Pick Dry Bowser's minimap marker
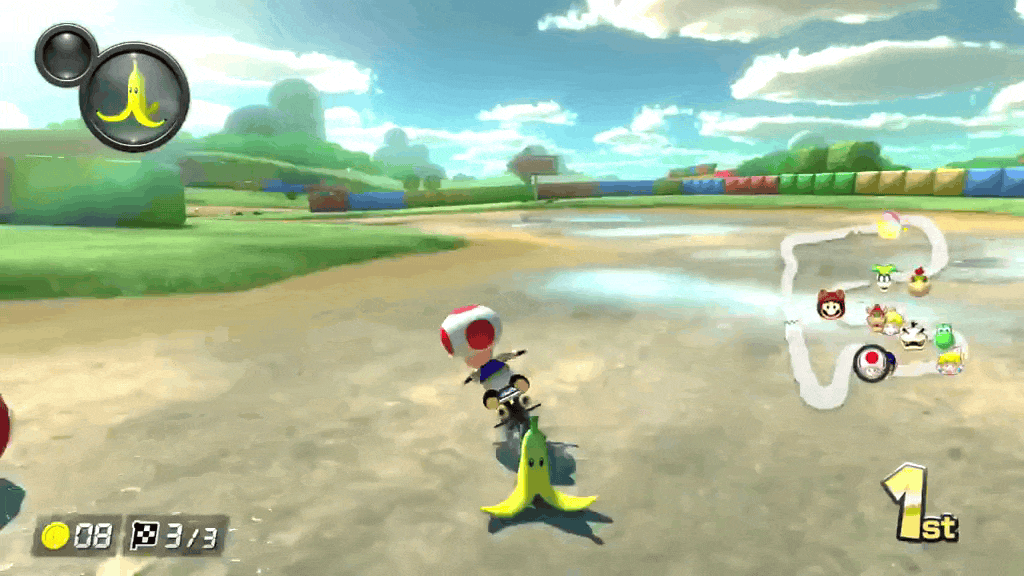The width and height of the screenshot is (1024, 576). pos(913,335)
